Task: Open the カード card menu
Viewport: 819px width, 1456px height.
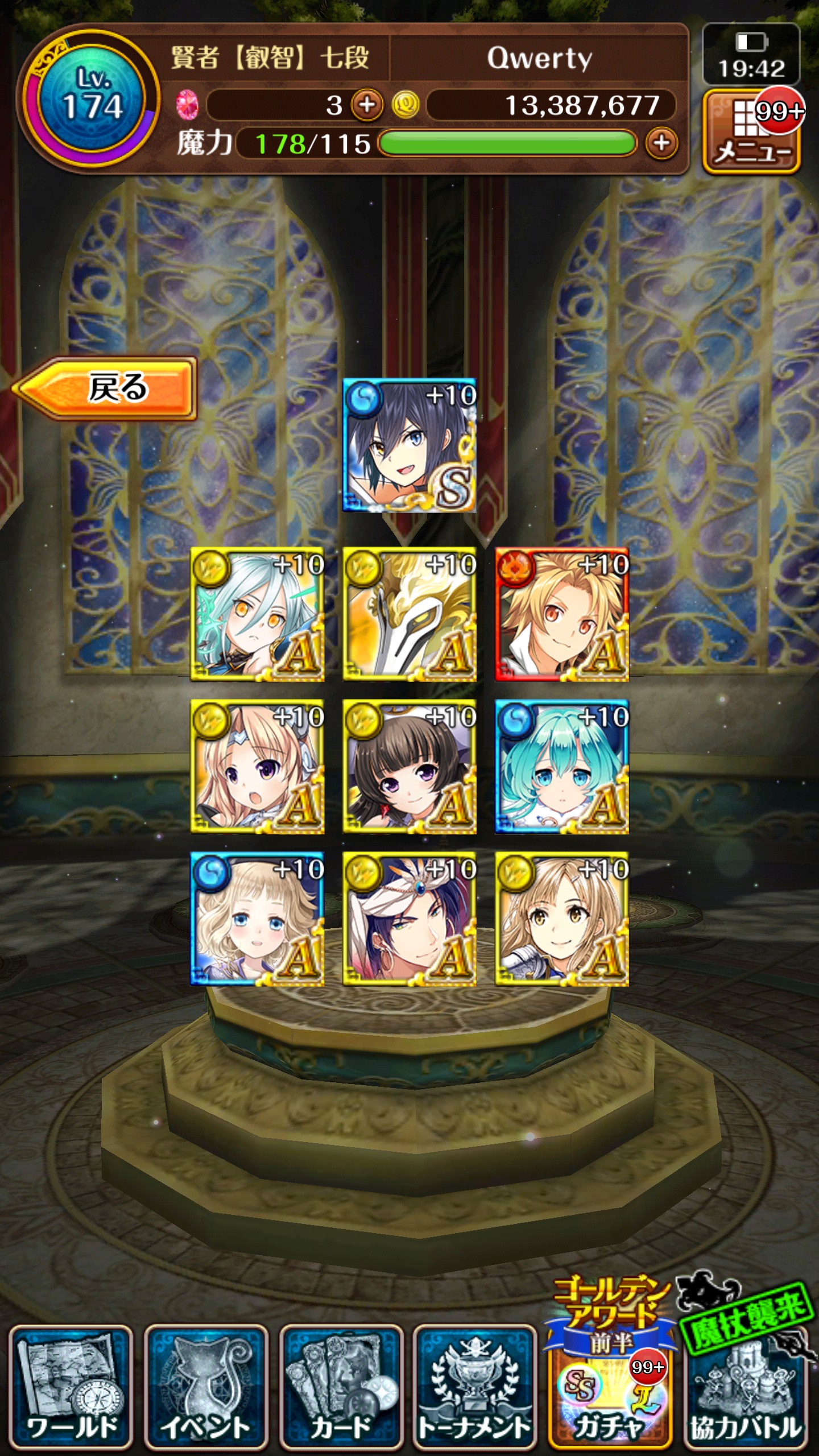Action: [x=341, y=1389]
